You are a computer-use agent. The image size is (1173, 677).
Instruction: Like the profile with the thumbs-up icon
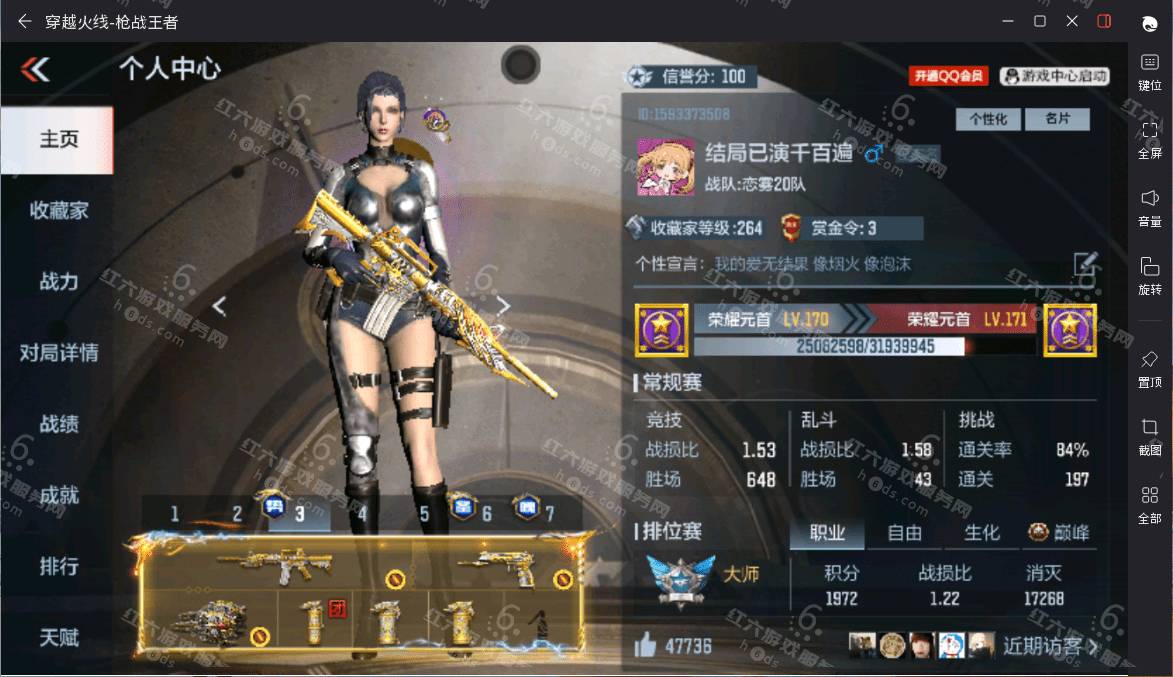coord(646,646)
